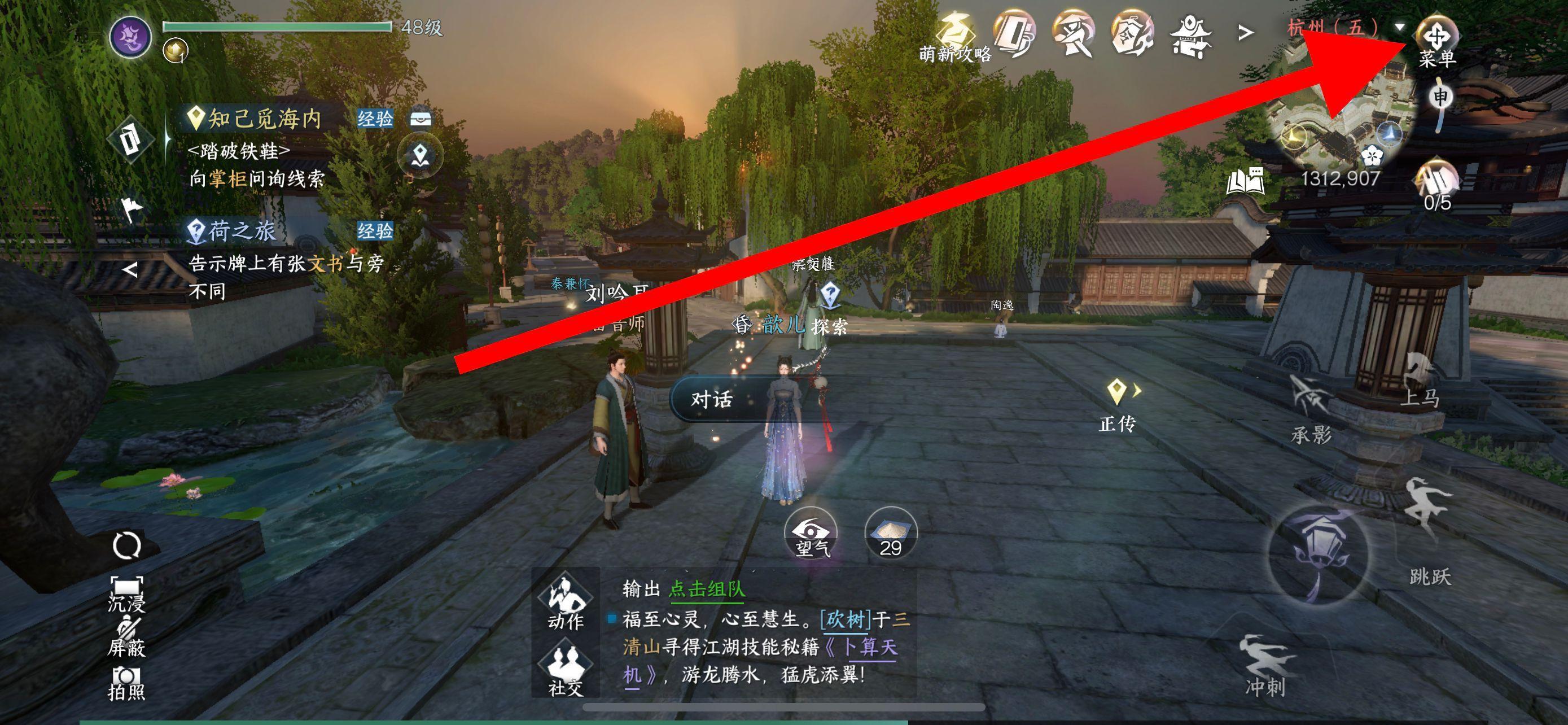Open the 社交 social panel
Screen dimensions: 1568x725
click(566, 670)
